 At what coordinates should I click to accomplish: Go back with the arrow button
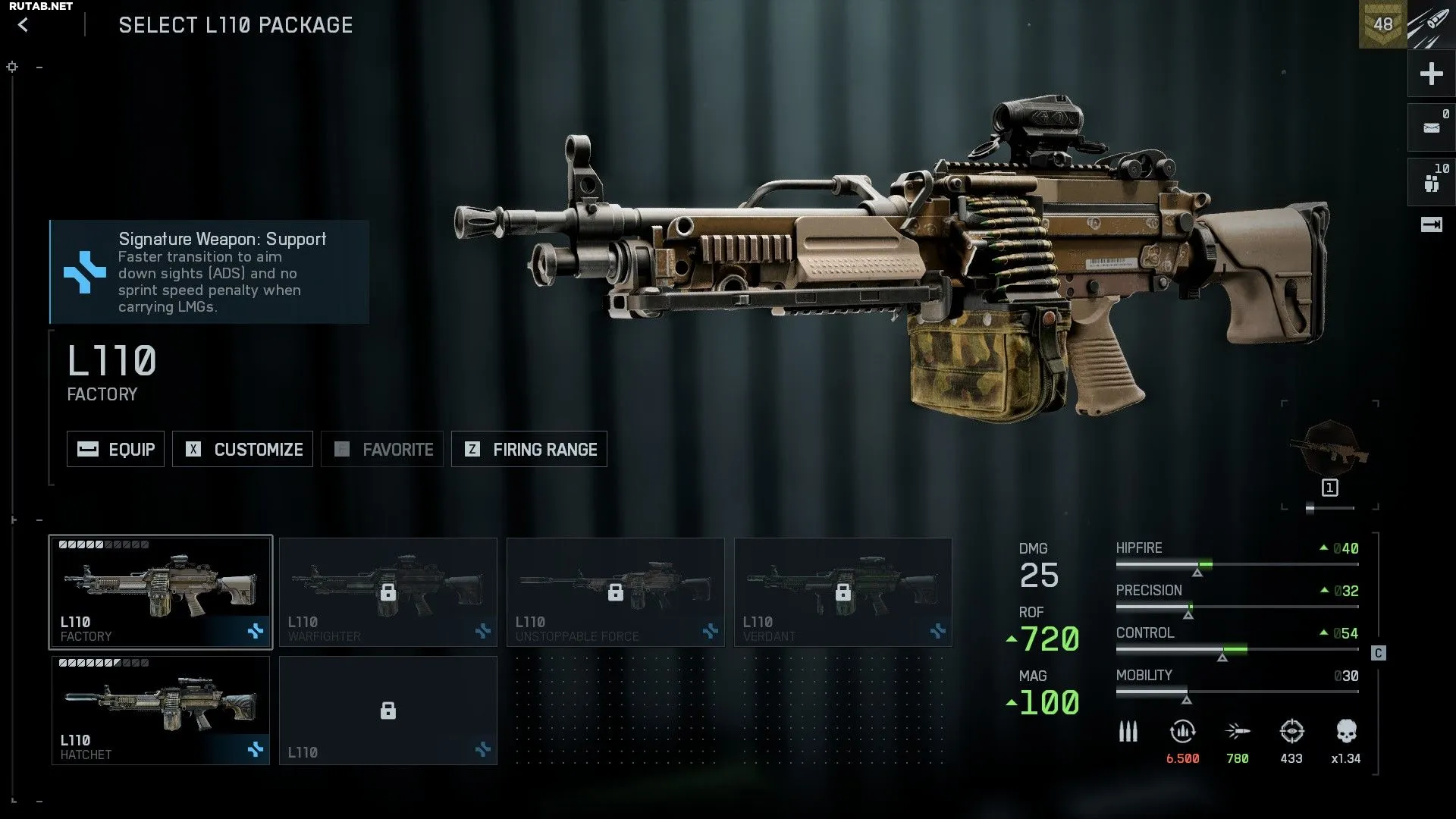(x=24, y=25)
